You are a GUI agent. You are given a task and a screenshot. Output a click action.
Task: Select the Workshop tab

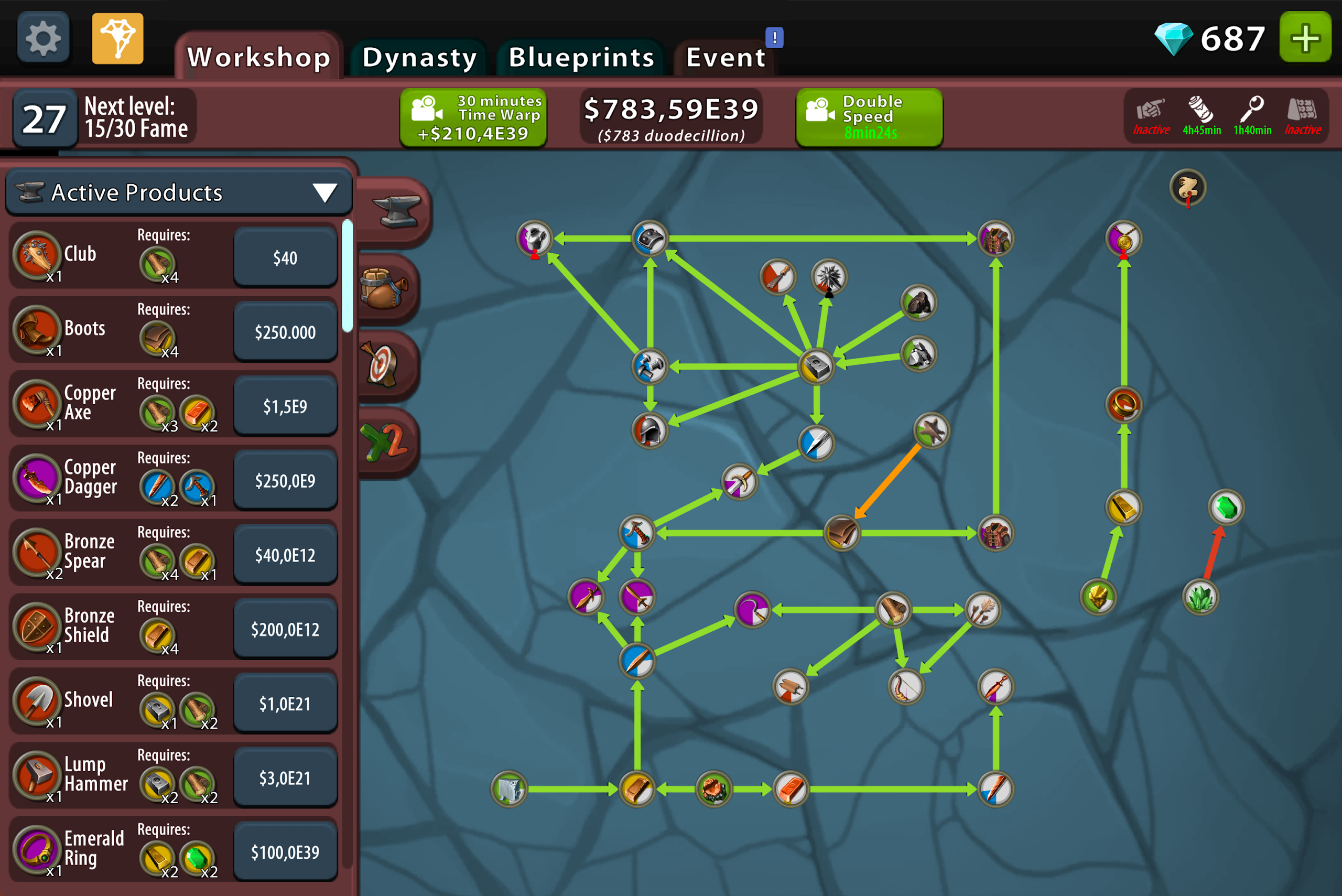point(259,58)
